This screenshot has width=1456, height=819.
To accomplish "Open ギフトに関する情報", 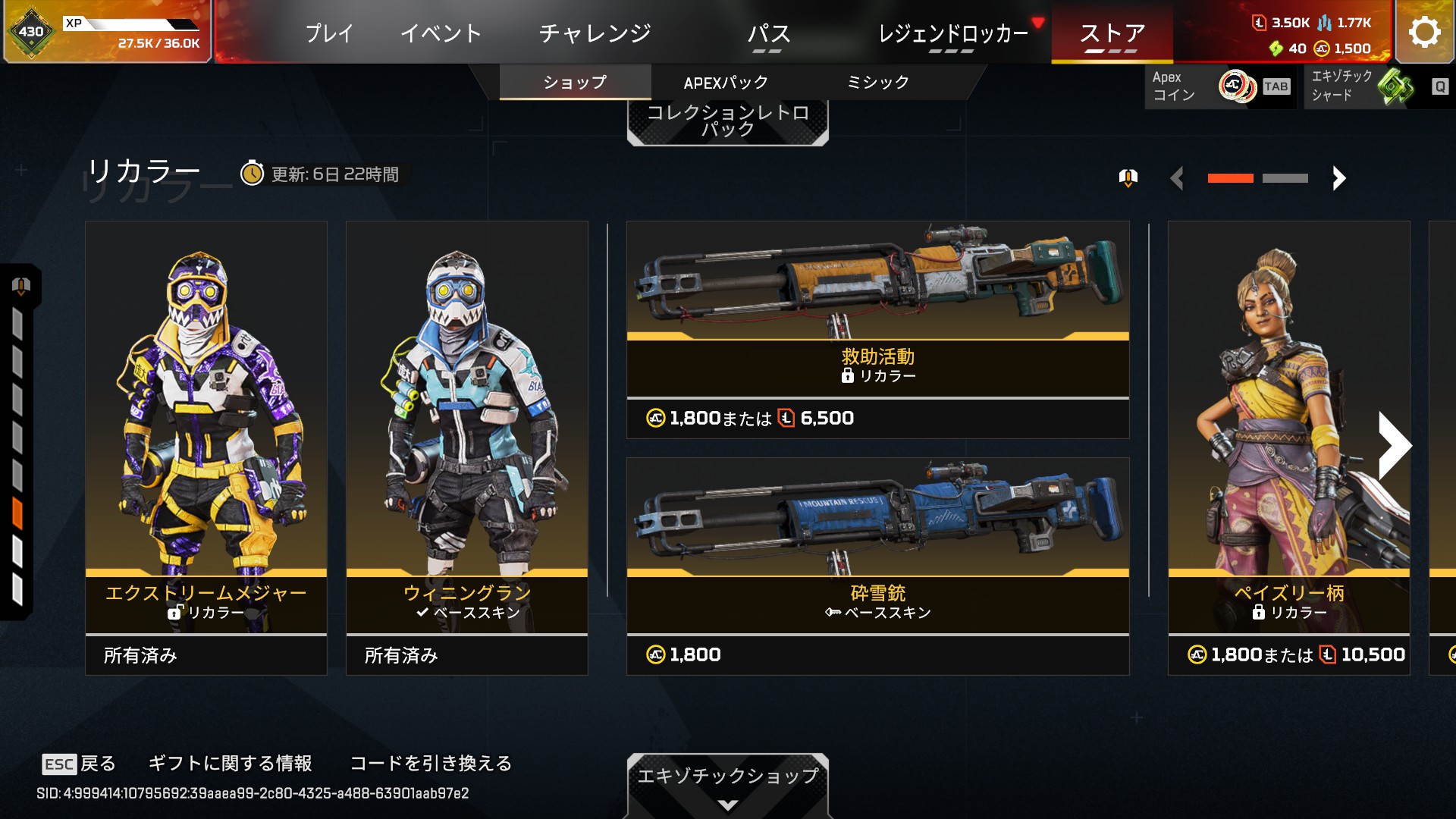I will pos(230,763).
